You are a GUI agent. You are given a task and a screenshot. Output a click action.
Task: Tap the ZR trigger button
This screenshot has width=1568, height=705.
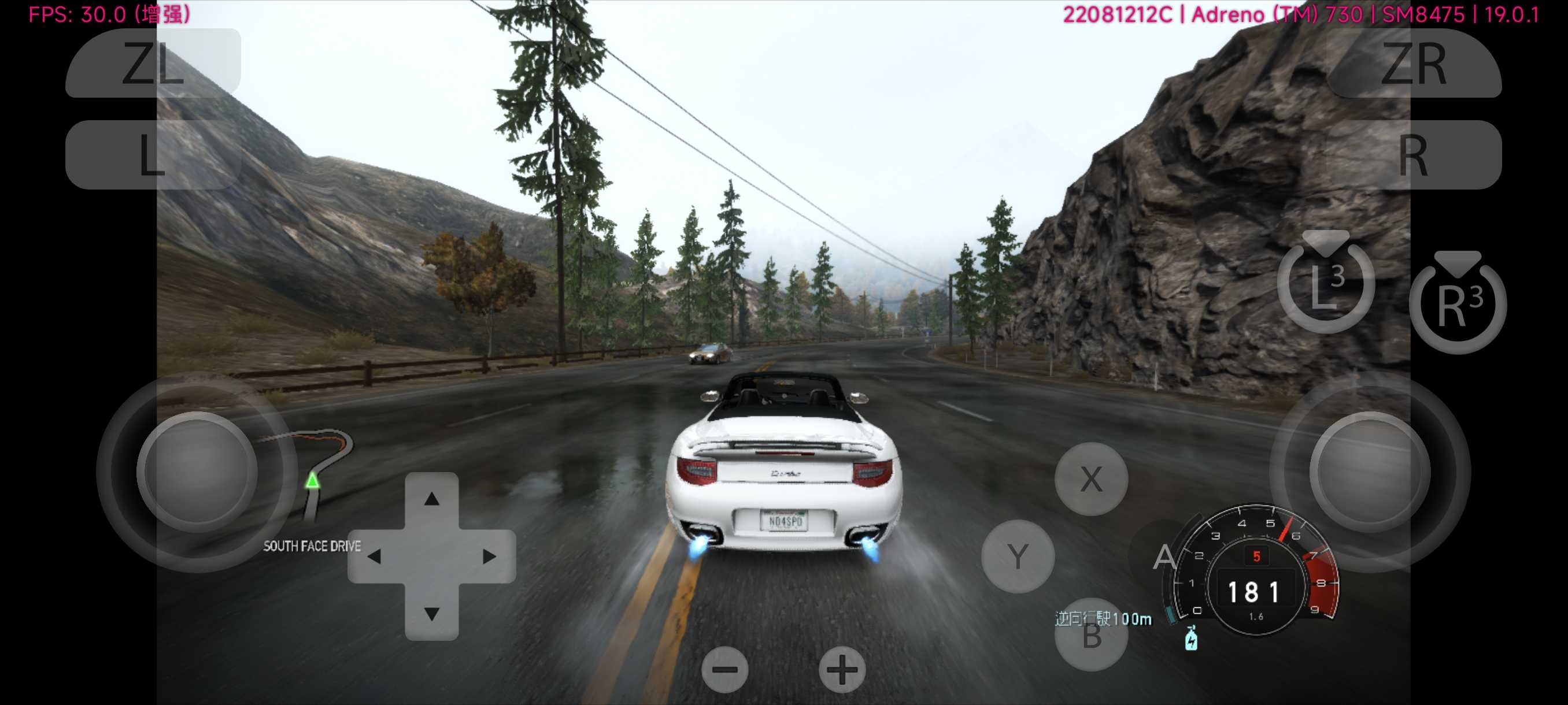tap(1414, 63)
